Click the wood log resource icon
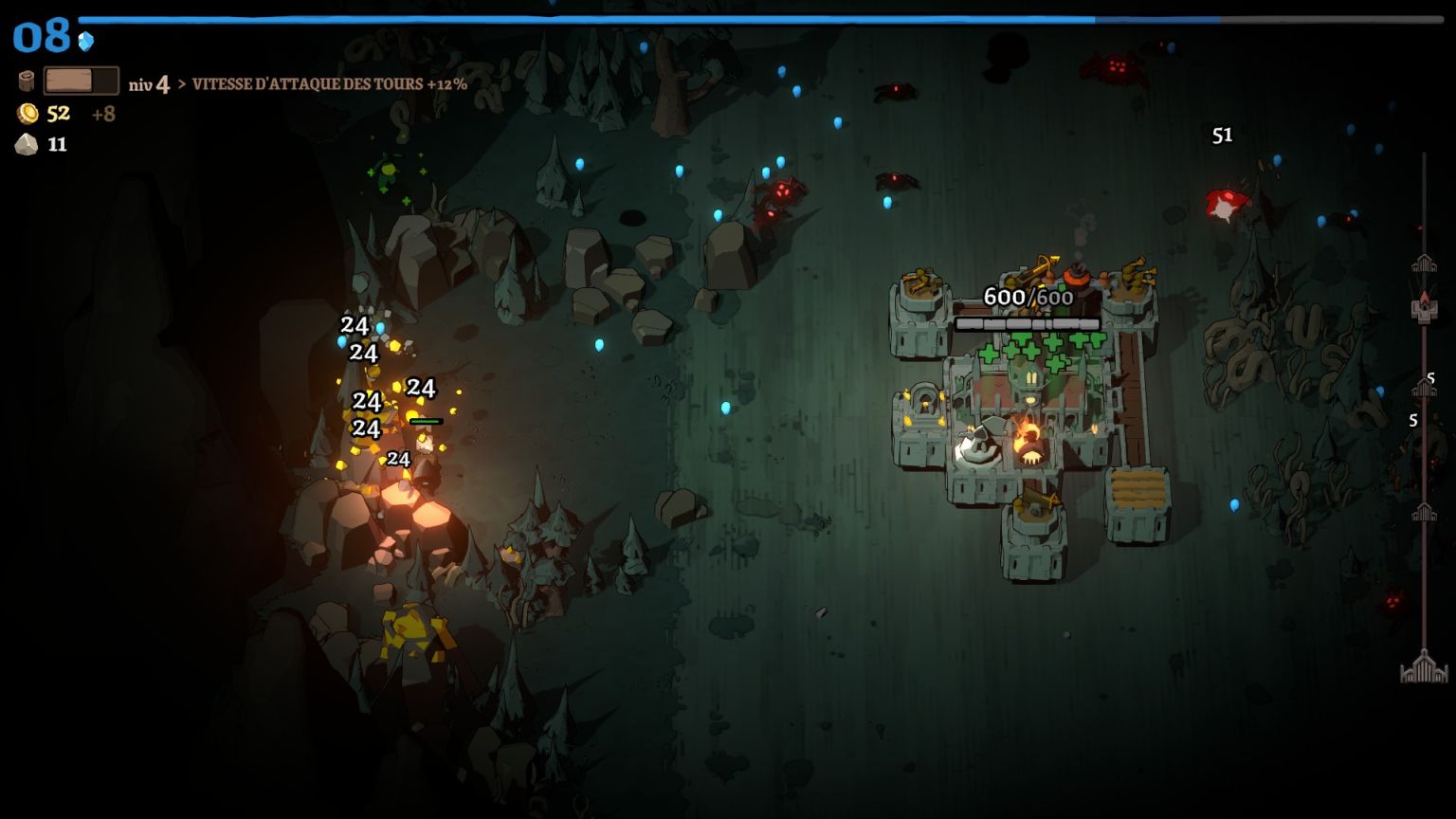Image resolution: width=1456 pixels, height=819 pixels. pyautogui.click(x=27, y=82)
